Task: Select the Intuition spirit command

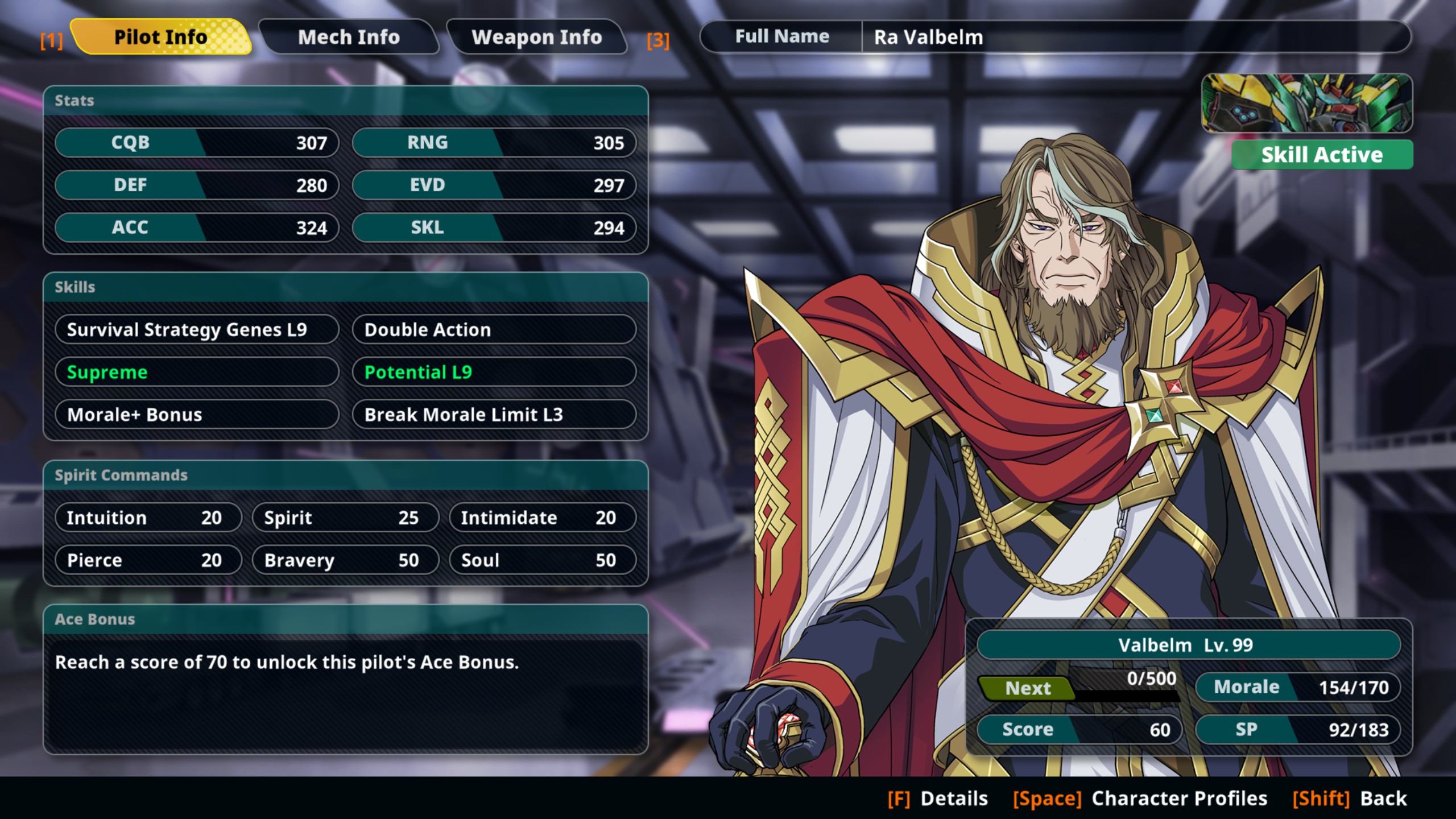Action: [148, 518]
